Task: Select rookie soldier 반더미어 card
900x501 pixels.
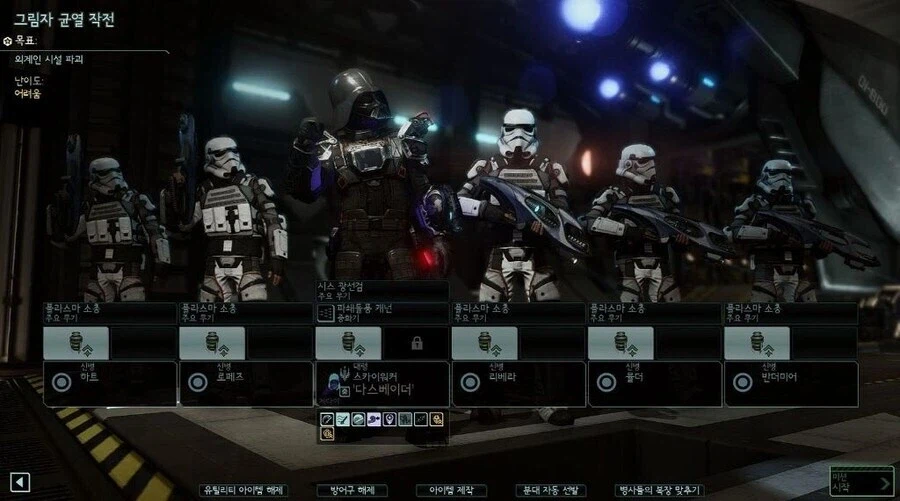Action: click(x=790, y=383)
